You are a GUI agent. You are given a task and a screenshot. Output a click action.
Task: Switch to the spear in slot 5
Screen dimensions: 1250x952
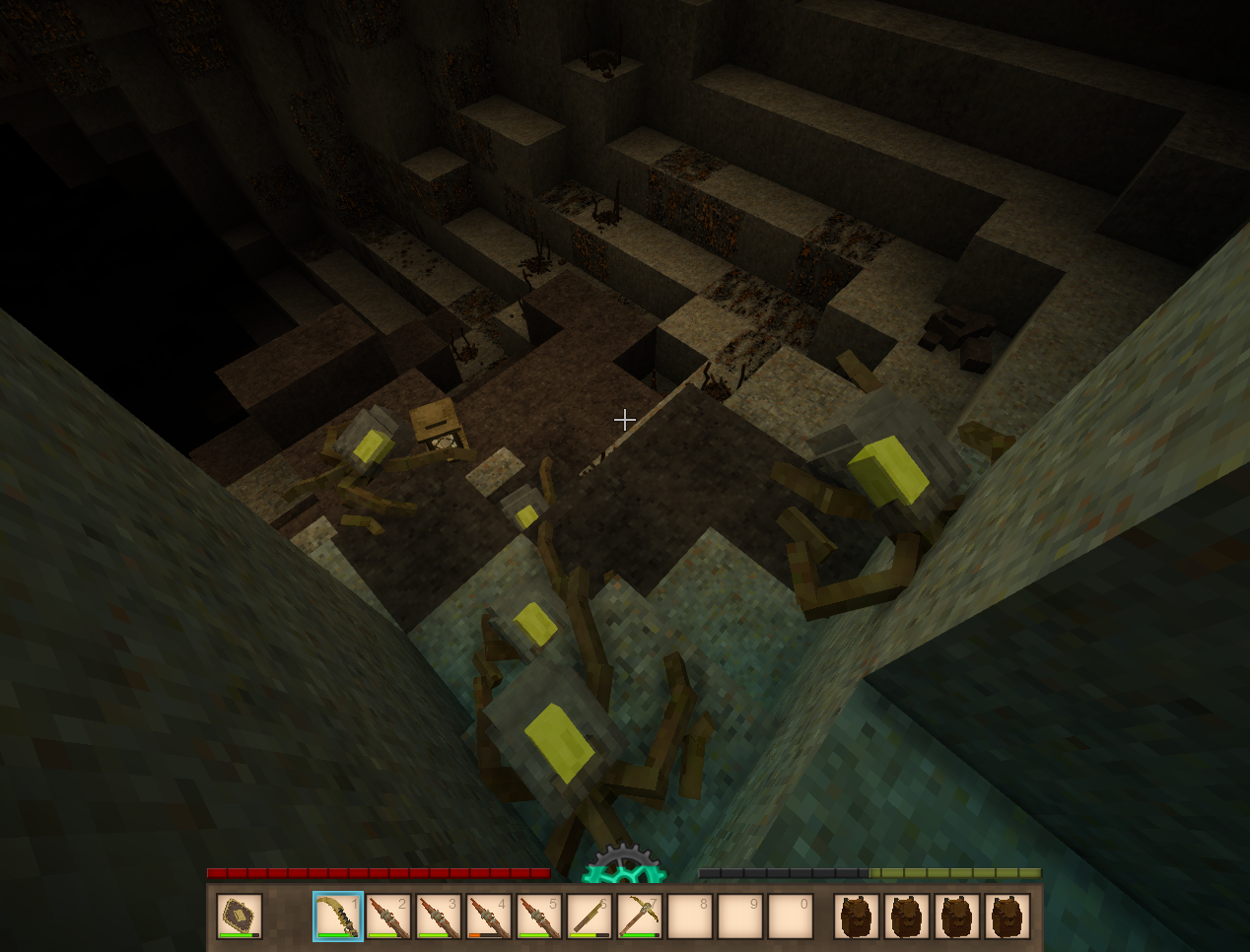point(539,917)
